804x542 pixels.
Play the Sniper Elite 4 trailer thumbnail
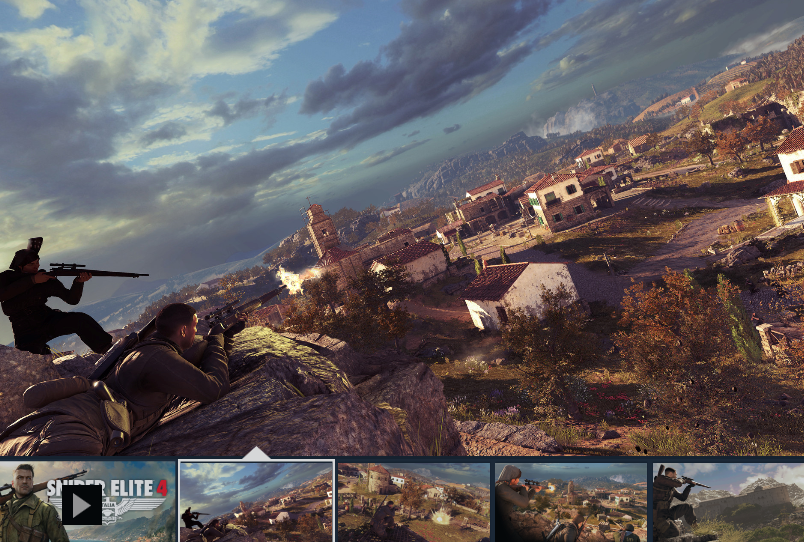(82, 503)
